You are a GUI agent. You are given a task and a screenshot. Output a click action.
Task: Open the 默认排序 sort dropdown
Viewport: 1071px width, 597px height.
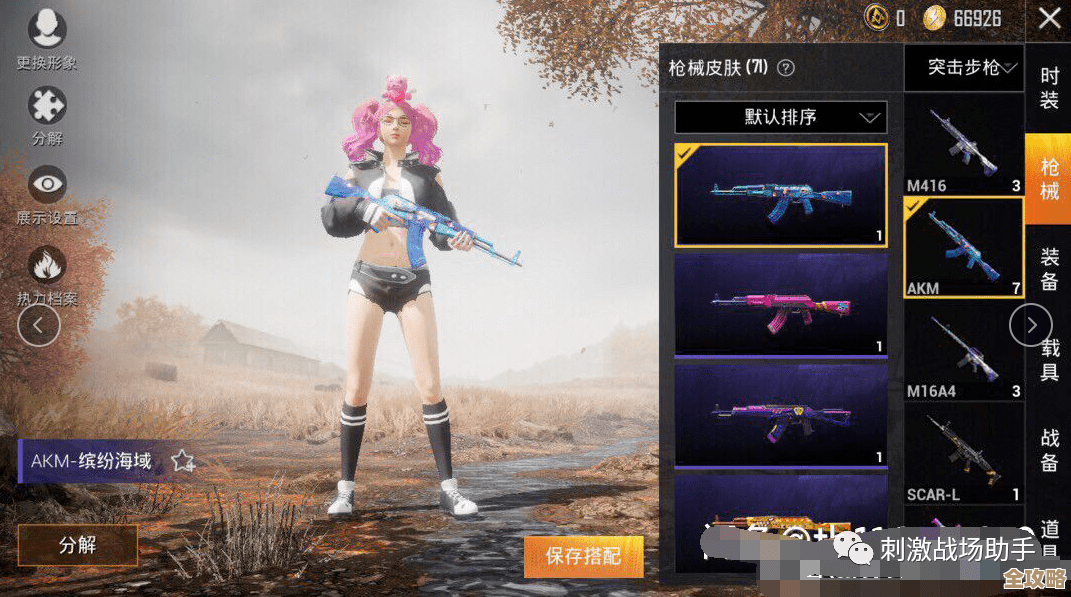tap(781, 117)
